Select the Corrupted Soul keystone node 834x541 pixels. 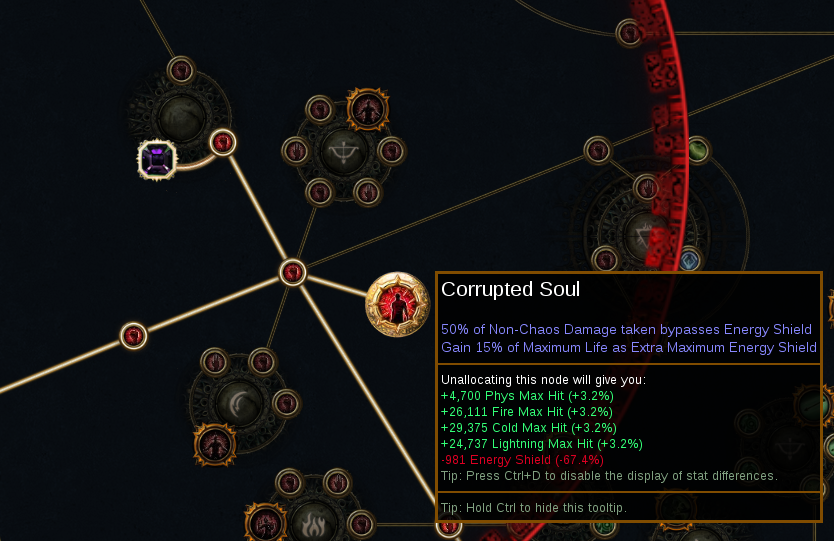[x=397, y=305]
